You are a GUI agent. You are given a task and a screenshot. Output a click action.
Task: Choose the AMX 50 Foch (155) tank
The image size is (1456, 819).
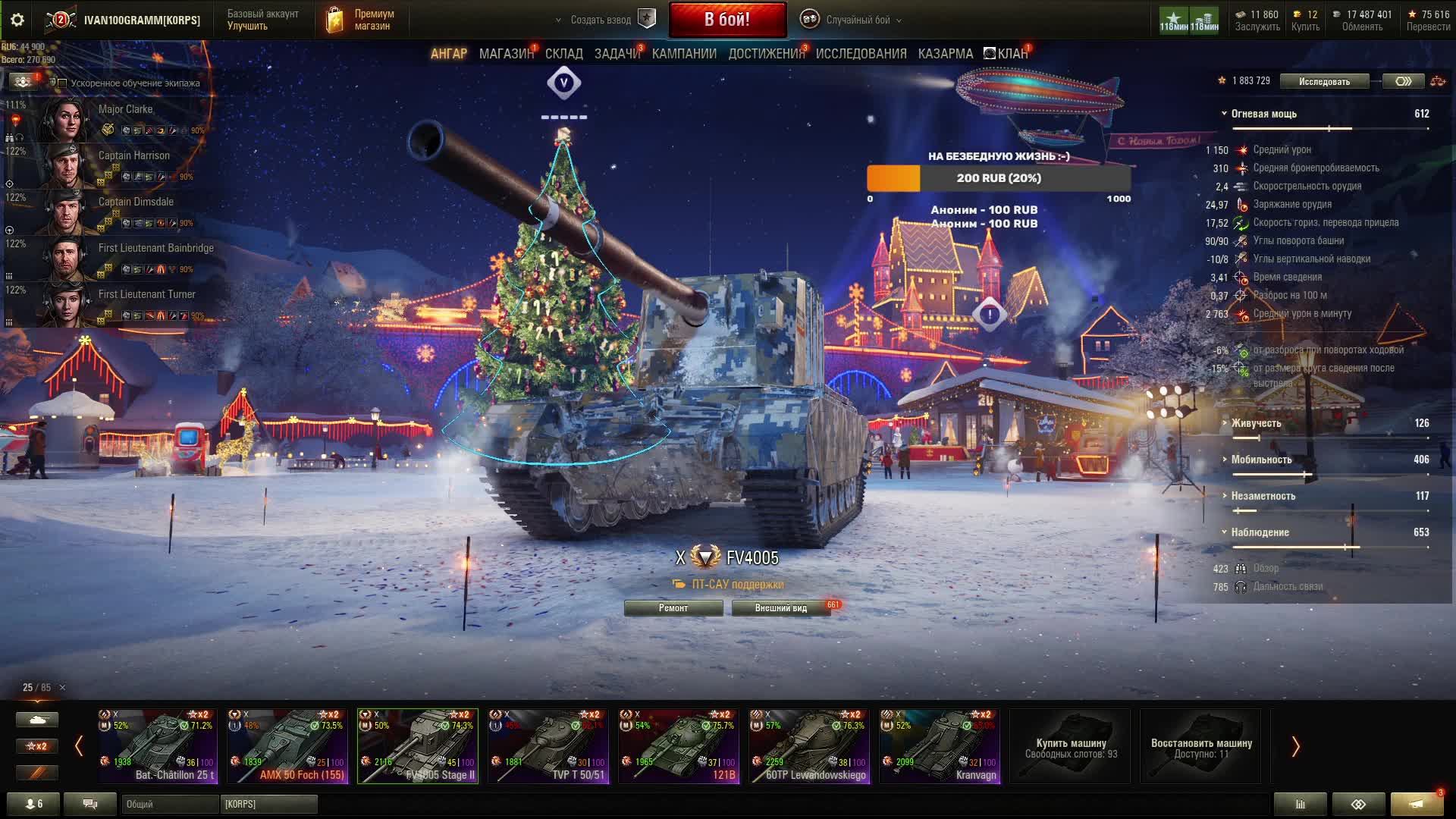pyautogui.click(x=287, y=746)
